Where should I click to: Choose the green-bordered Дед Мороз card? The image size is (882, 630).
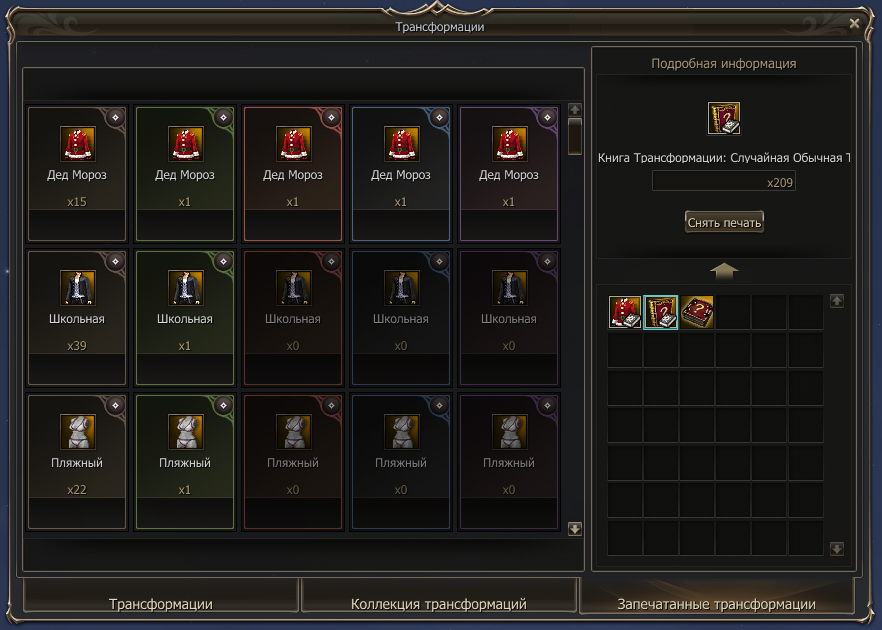185,173
